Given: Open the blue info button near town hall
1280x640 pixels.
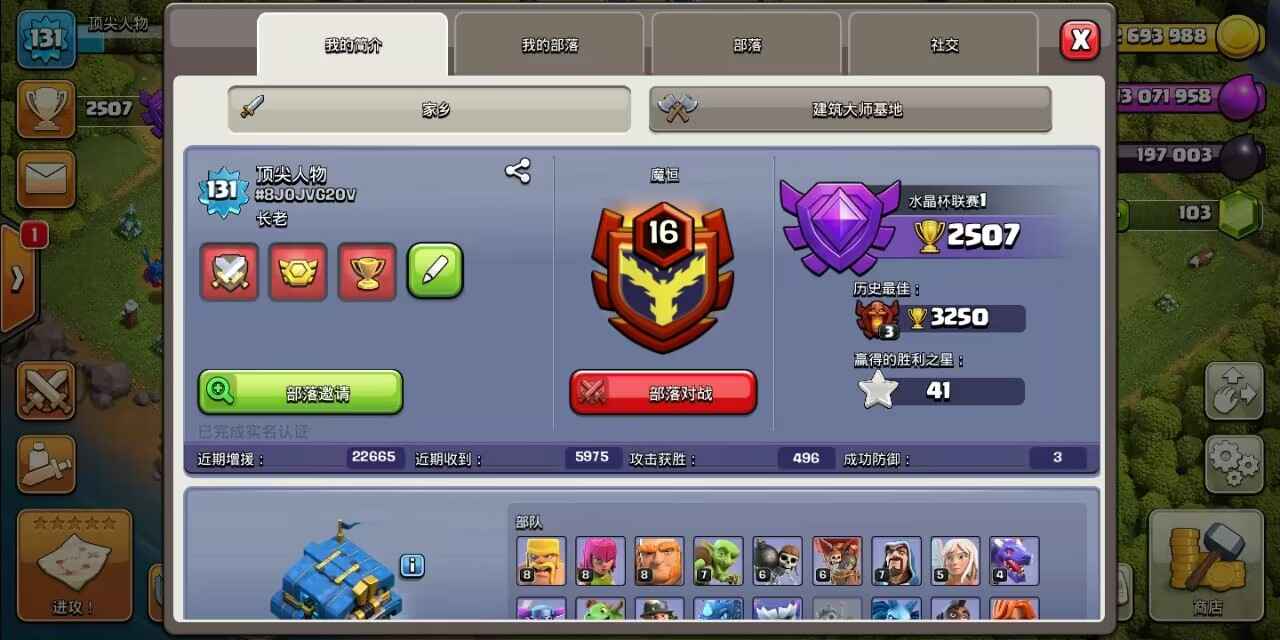Looking at the screenshot, I should pos(412,566).
